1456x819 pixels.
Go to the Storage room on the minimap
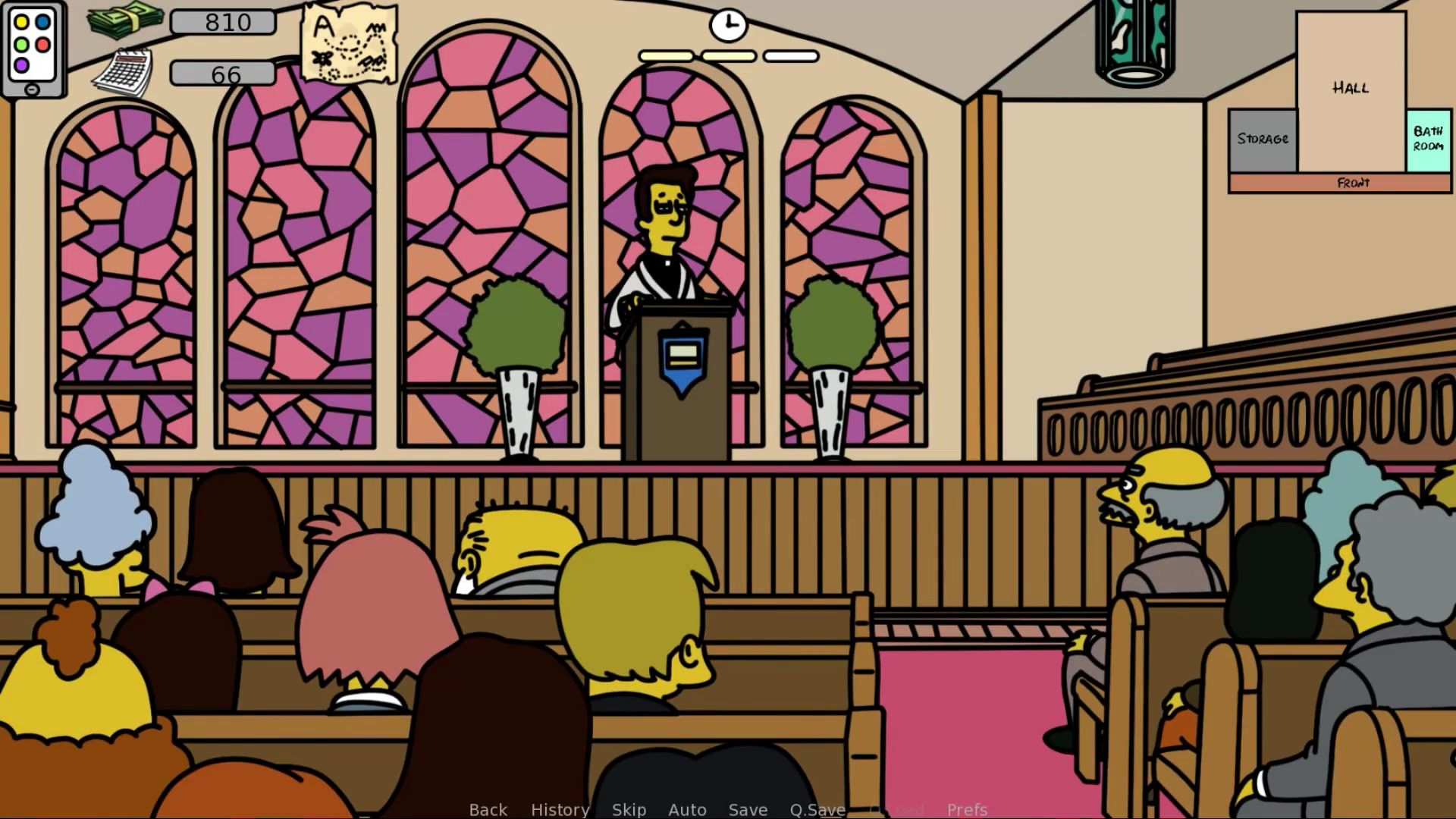[1263, 140]
